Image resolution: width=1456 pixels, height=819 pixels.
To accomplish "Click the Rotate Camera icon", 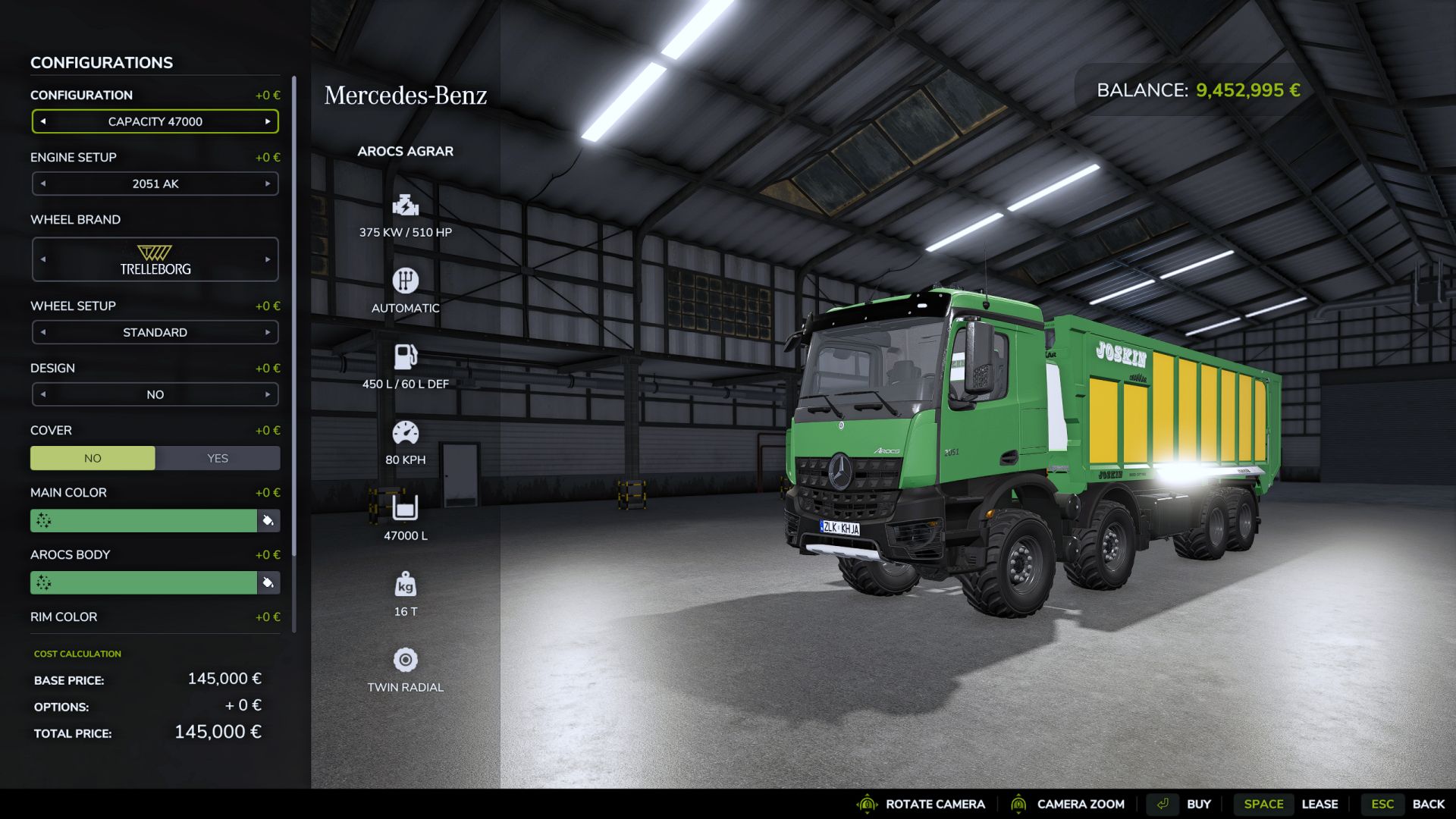I will (867, 804).
